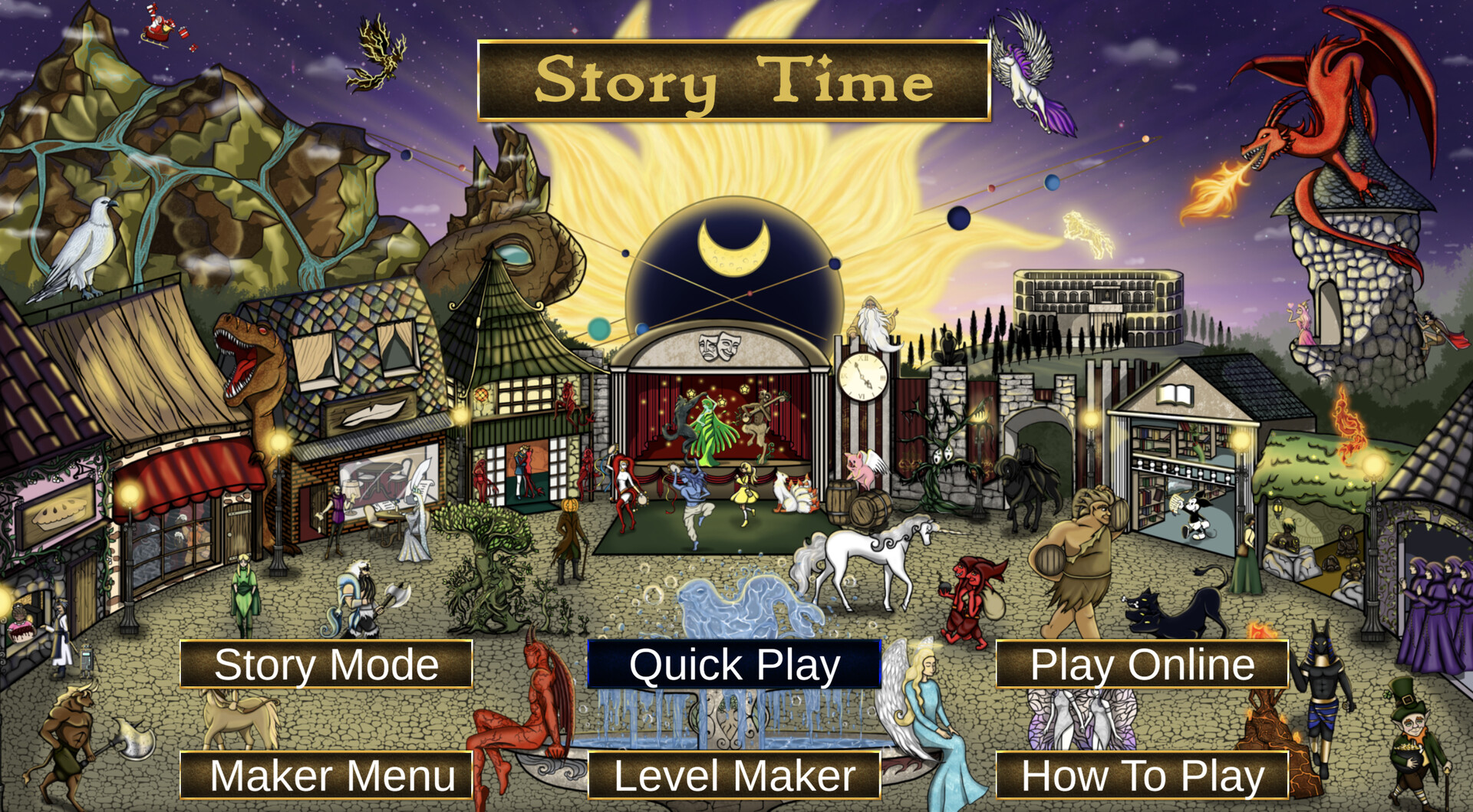Open Quick Play
Screen dimensions: 1473x812
733,666
